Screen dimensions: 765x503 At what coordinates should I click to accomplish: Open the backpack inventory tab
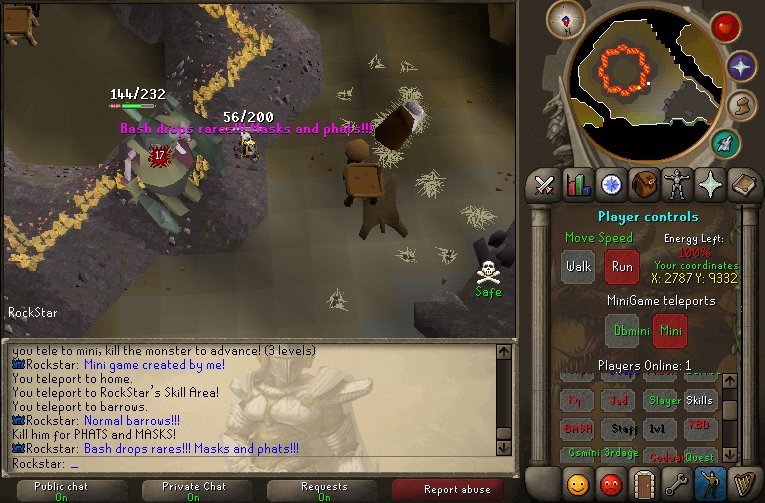(644, 185)
